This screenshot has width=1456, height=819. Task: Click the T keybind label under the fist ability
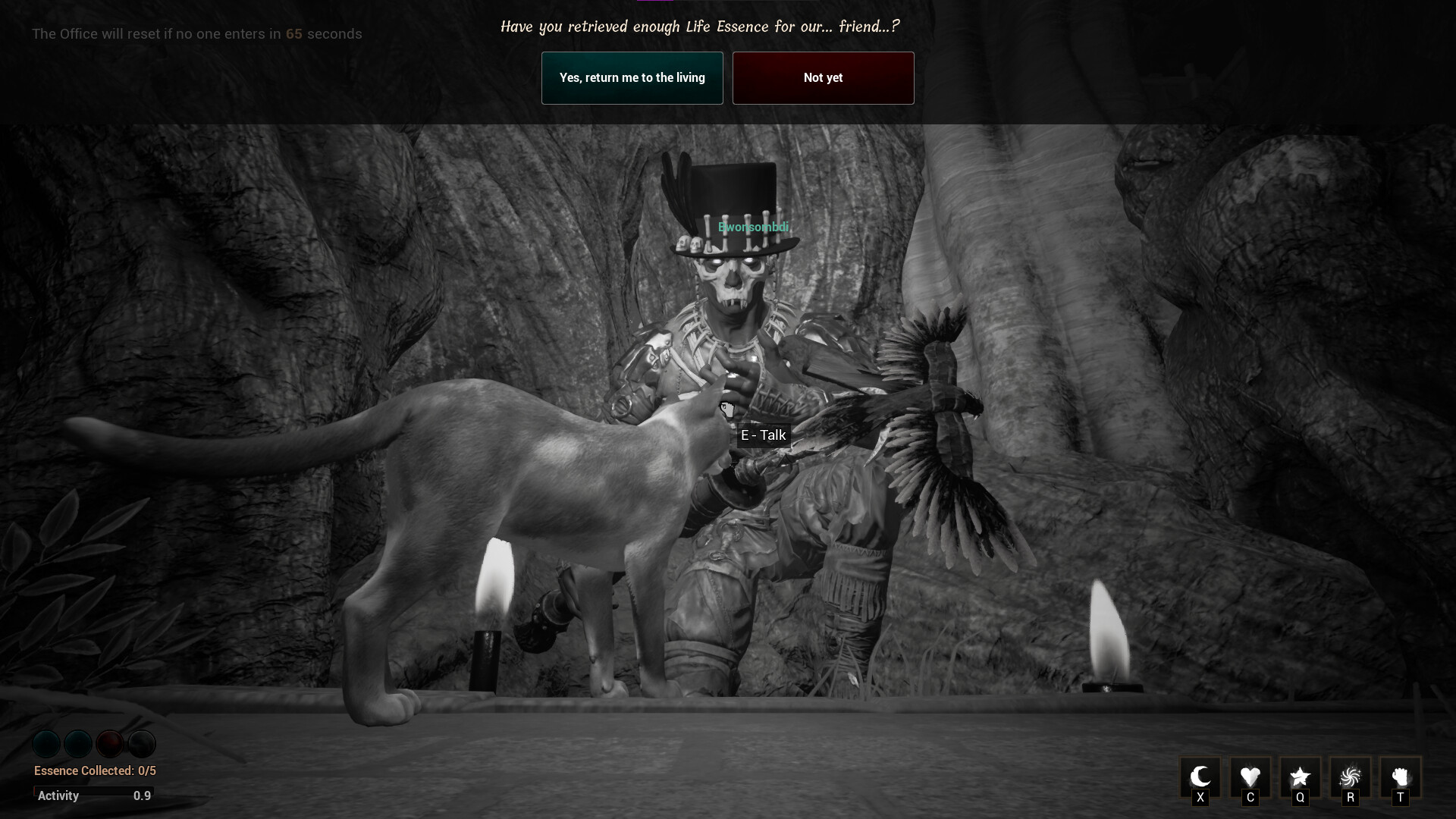pos(1402,798)
